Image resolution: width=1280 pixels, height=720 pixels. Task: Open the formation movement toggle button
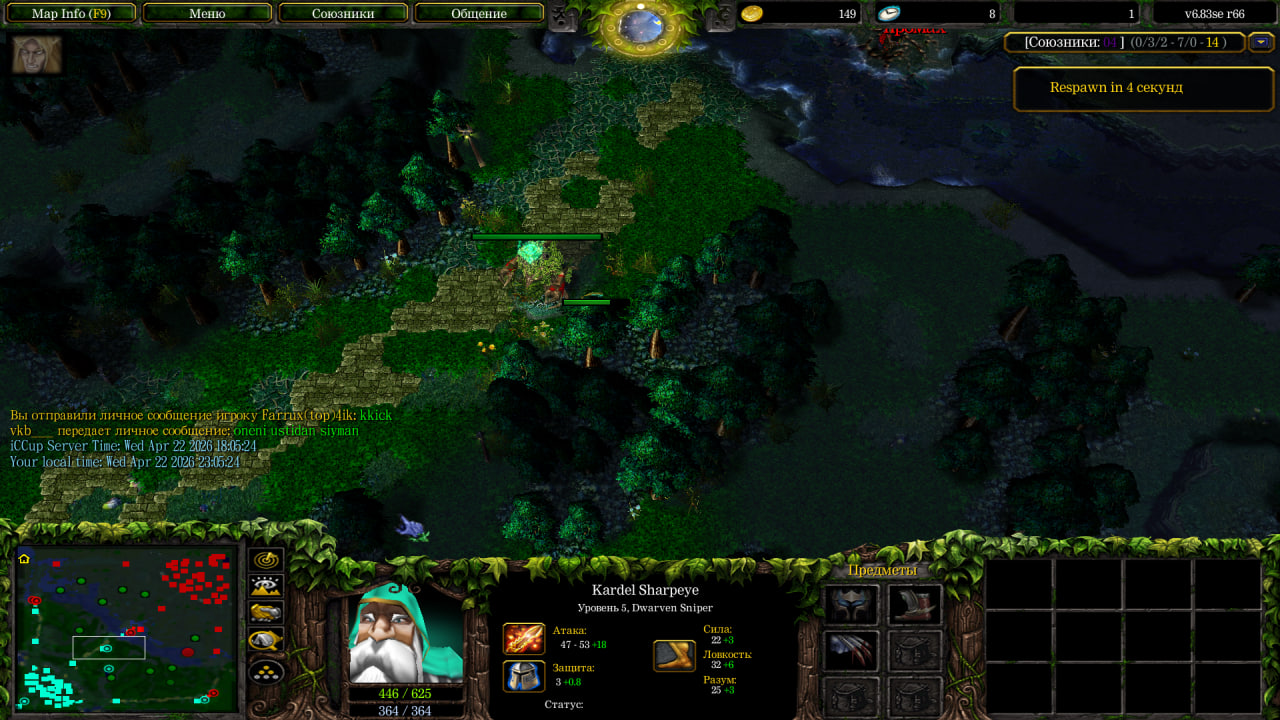tap(267, 671)
